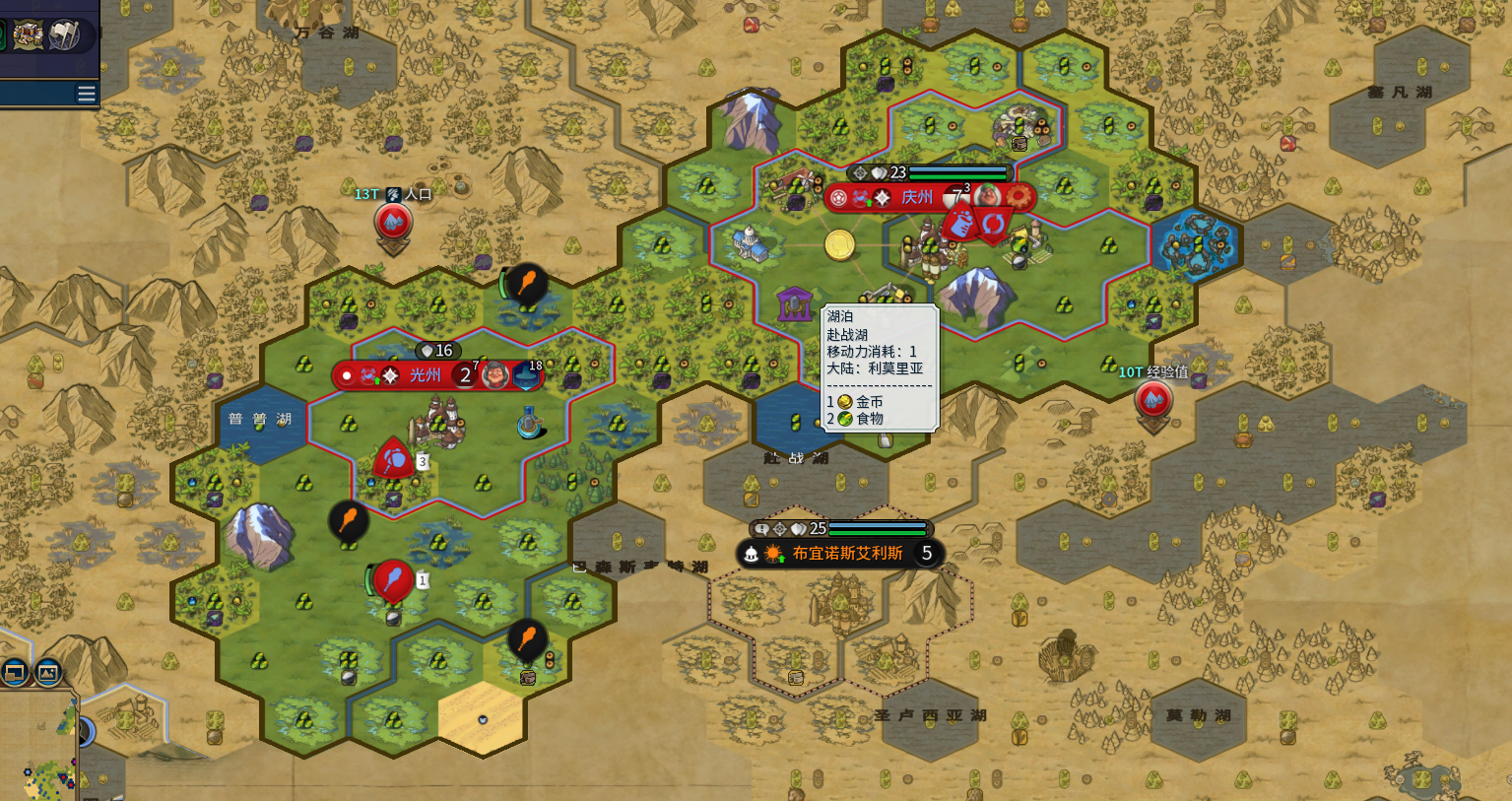The height and width of the screenshot is (801, 1512).
Task: Click the 10T 经验值 map pin
Action: 1152,401
